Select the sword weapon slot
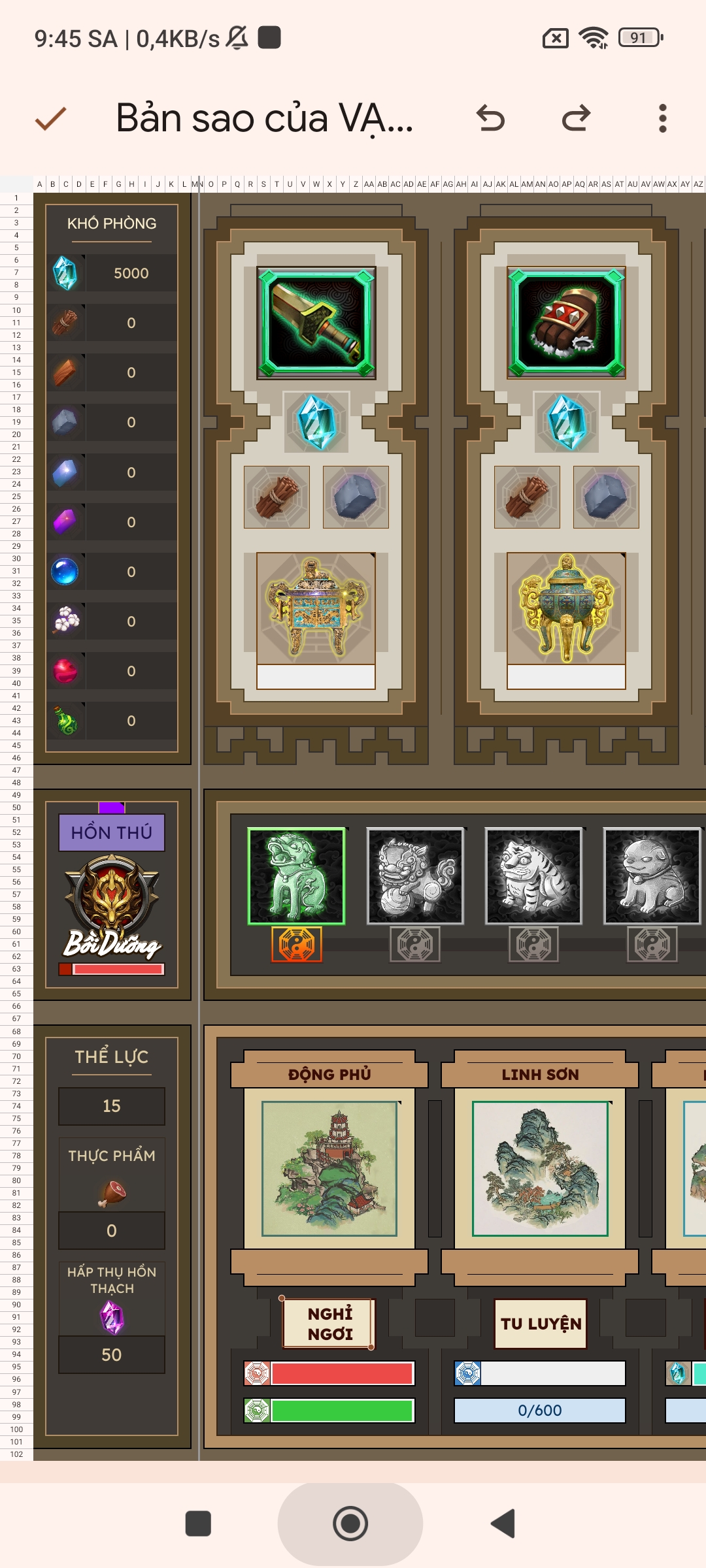The height and width of the screenshot is (1568, 706). 316,323
